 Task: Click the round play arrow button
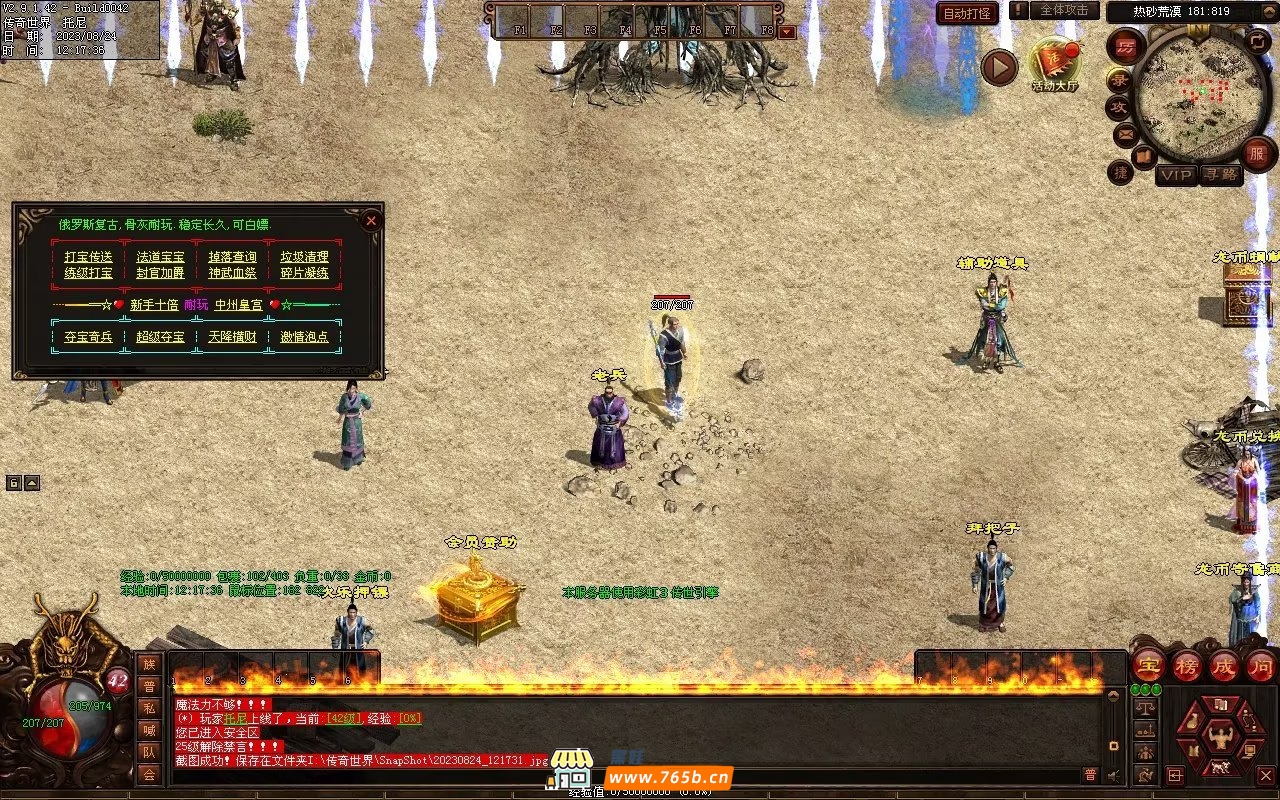tap(999, 68)
